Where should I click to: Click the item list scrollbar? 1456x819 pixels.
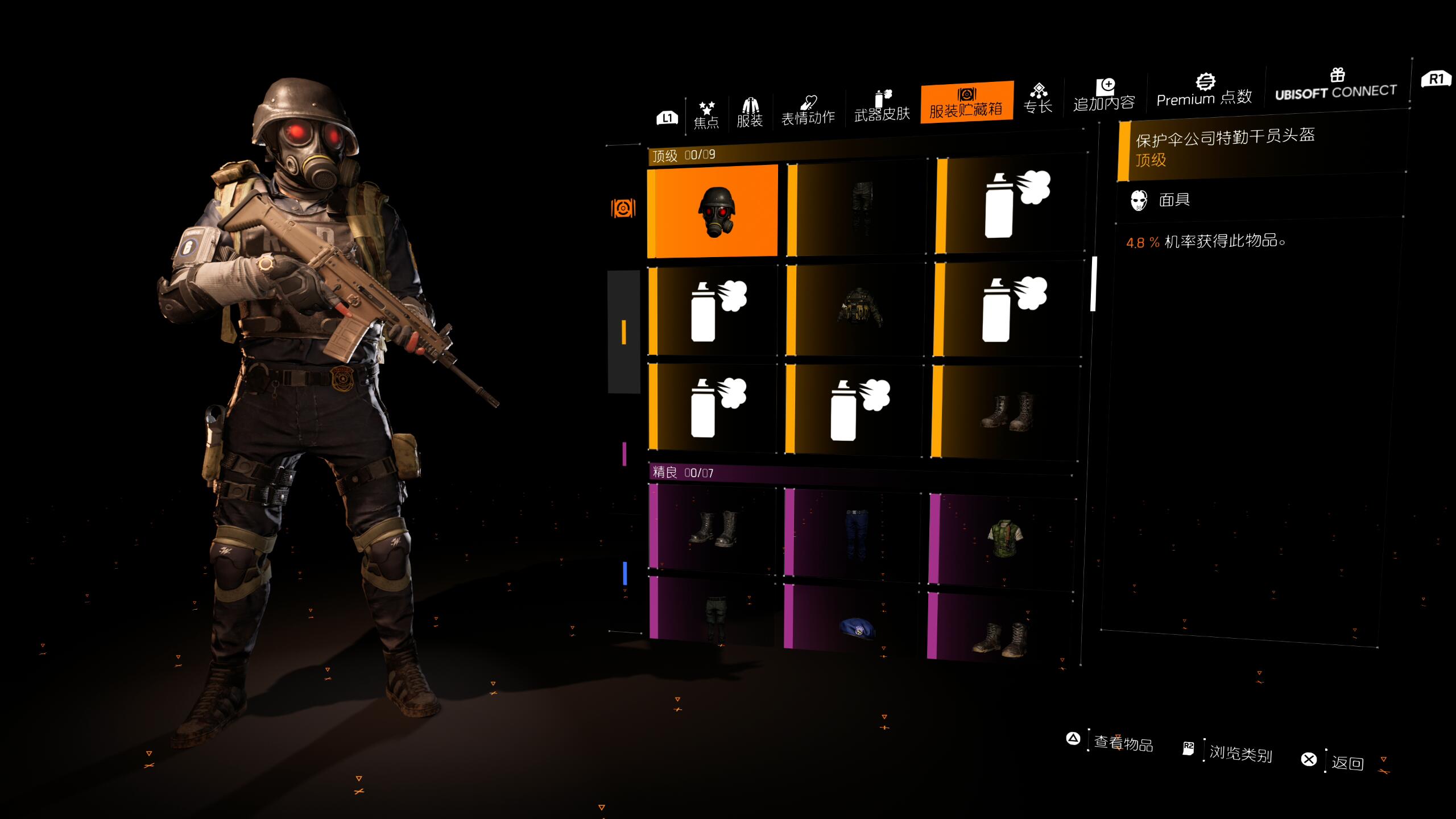click(x=1093, y=284)
